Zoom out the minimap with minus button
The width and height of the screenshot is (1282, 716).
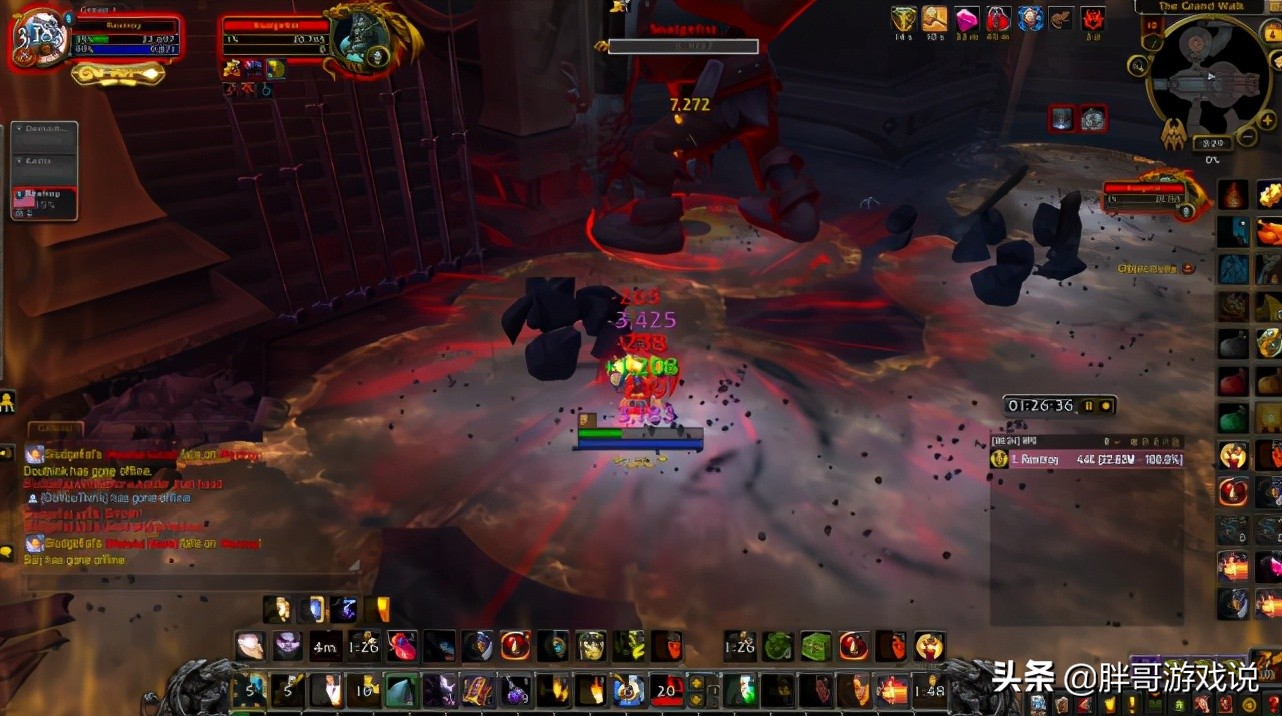pyautogui.click(x=1247, y=136)
